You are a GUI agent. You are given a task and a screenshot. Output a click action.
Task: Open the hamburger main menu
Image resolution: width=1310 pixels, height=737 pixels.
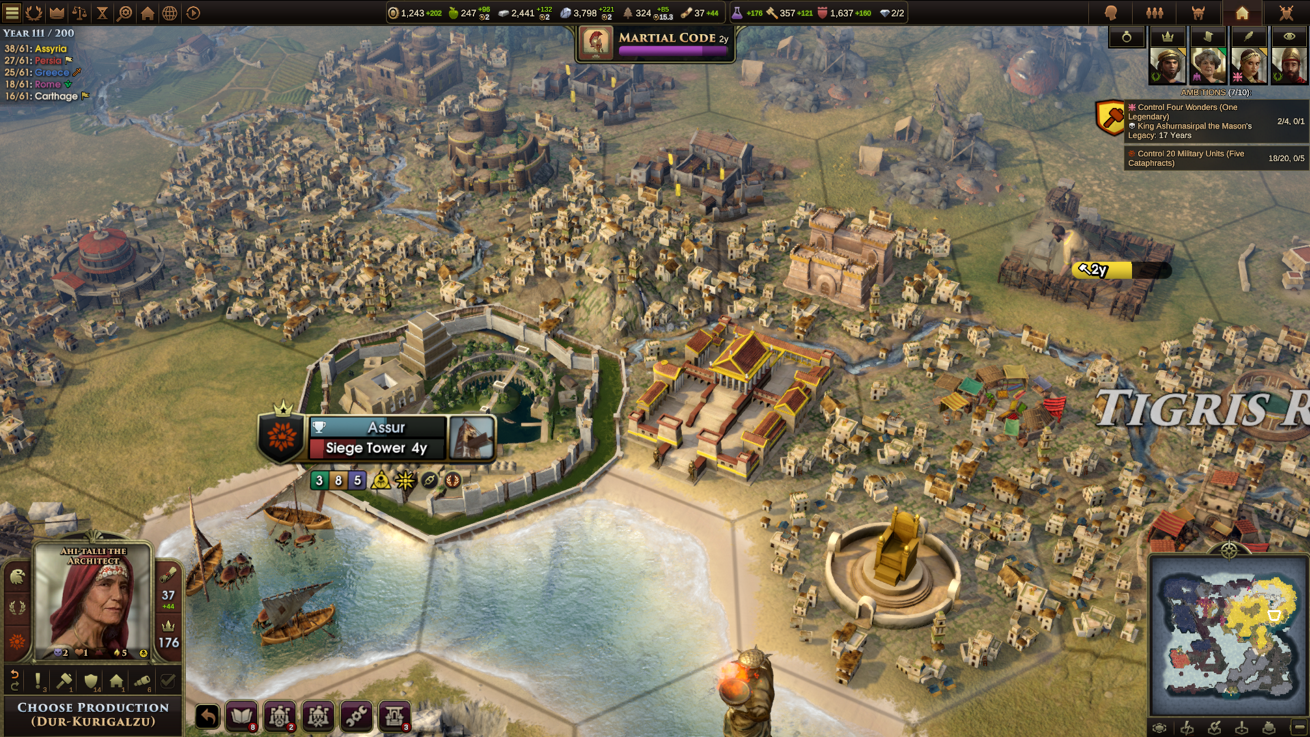click(x=12, y=13)
